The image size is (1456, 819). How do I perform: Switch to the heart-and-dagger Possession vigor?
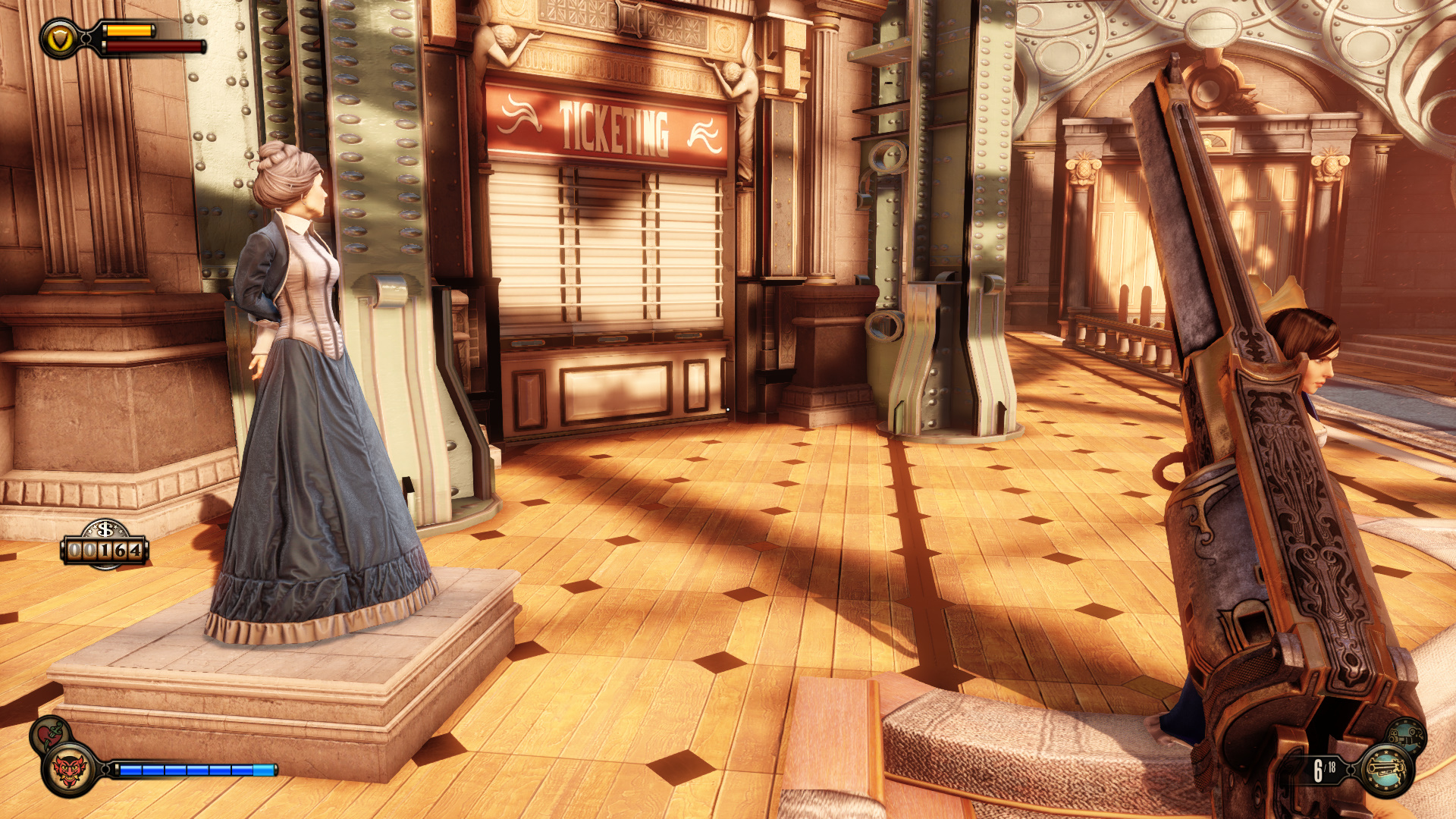50,733
